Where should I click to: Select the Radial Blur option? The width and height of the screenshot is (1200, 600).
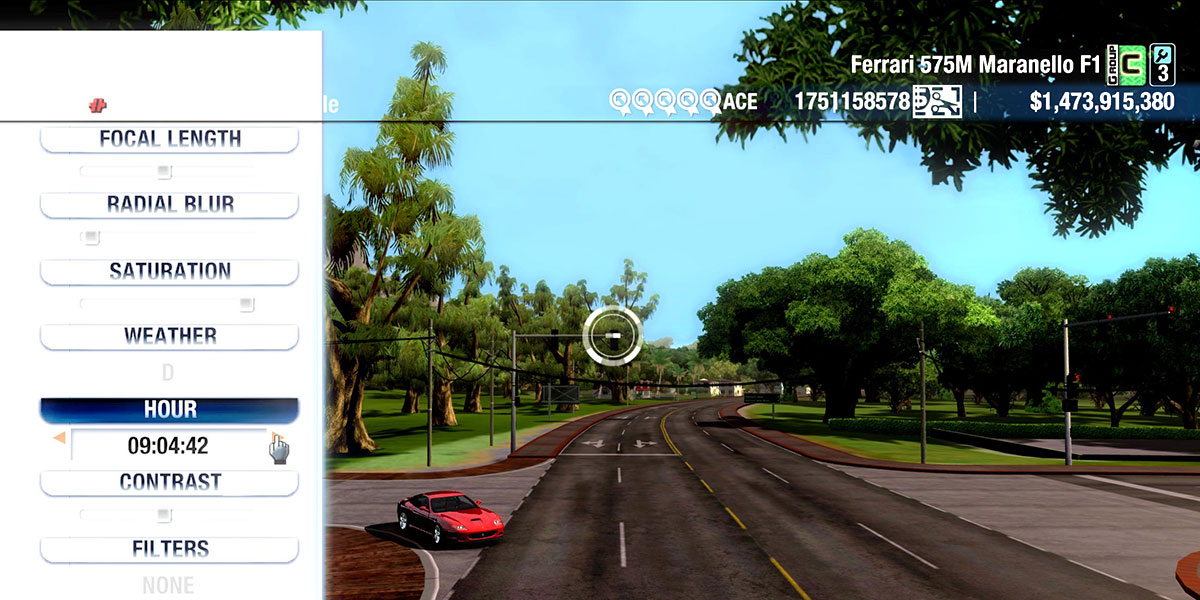[x=169, y=205]
